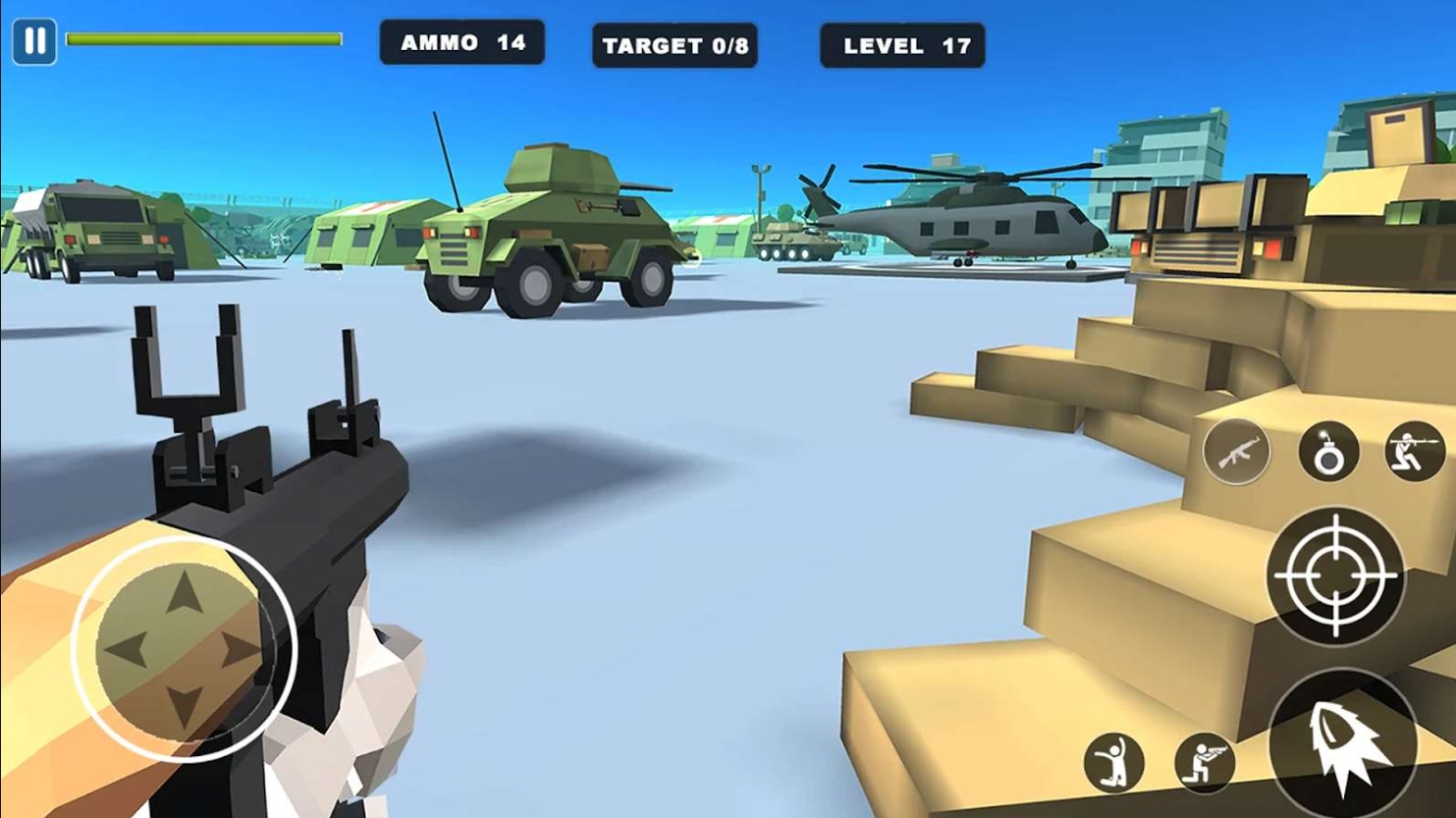The height and width of the screenshot is (818, 1456).
Task: Fire the weapon with the bullet button
Action: click(x=1343, y=744)
